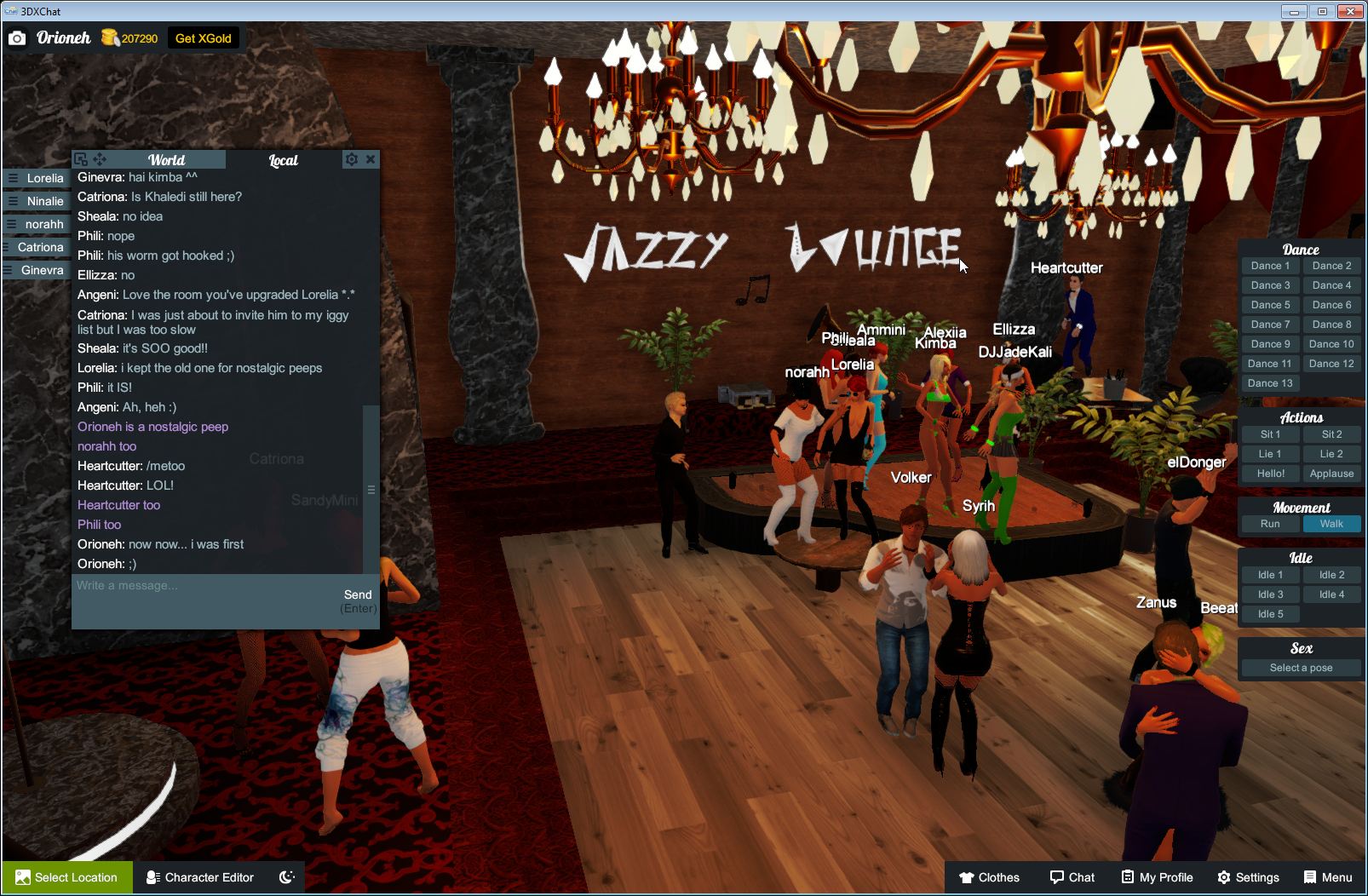The image size is (1368, 896).
Task: Open the Menu via the list icon
Action: [1310, 877]
